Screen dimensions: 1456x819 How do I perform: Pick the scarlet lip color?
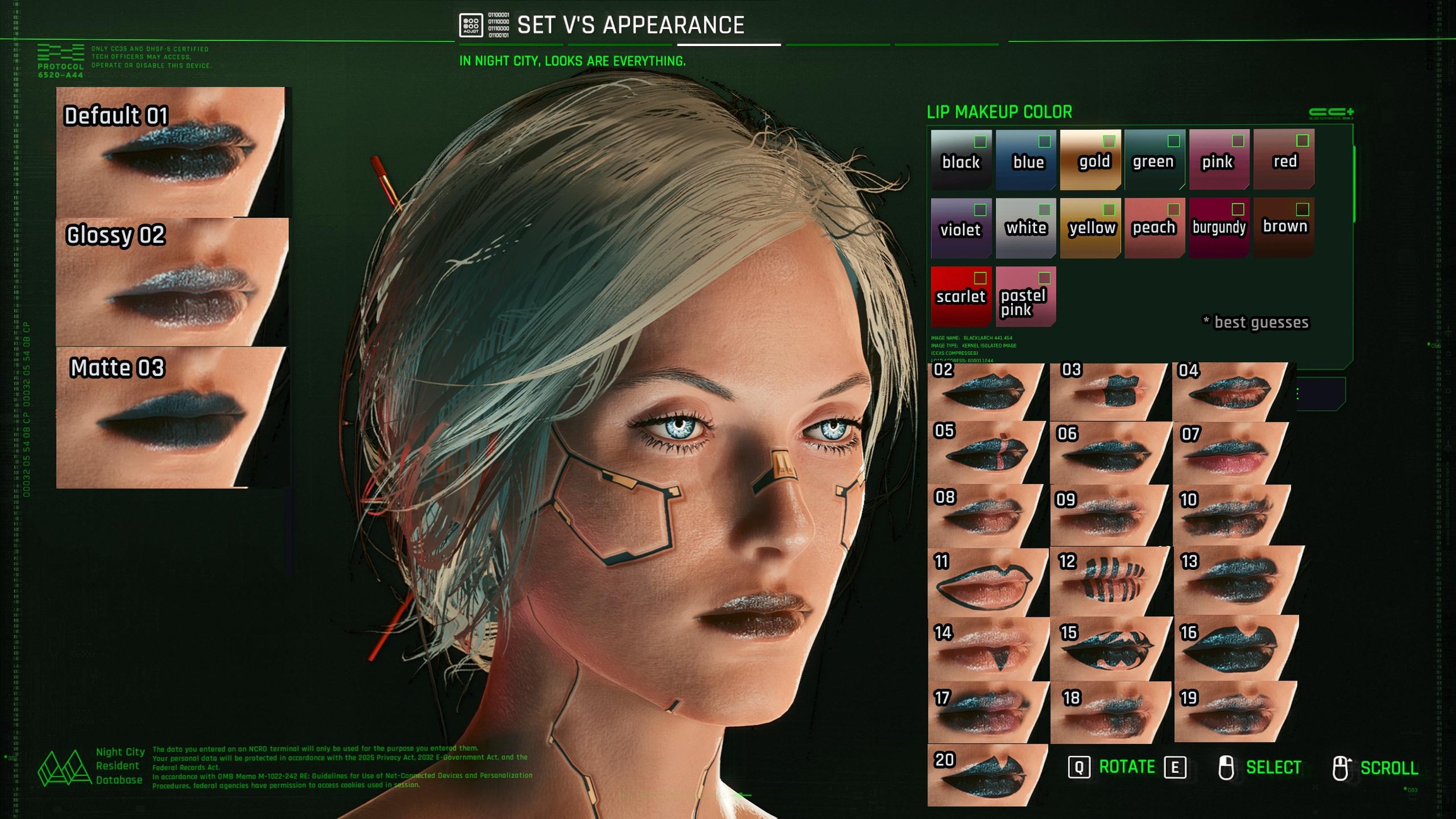coord(961,296)
